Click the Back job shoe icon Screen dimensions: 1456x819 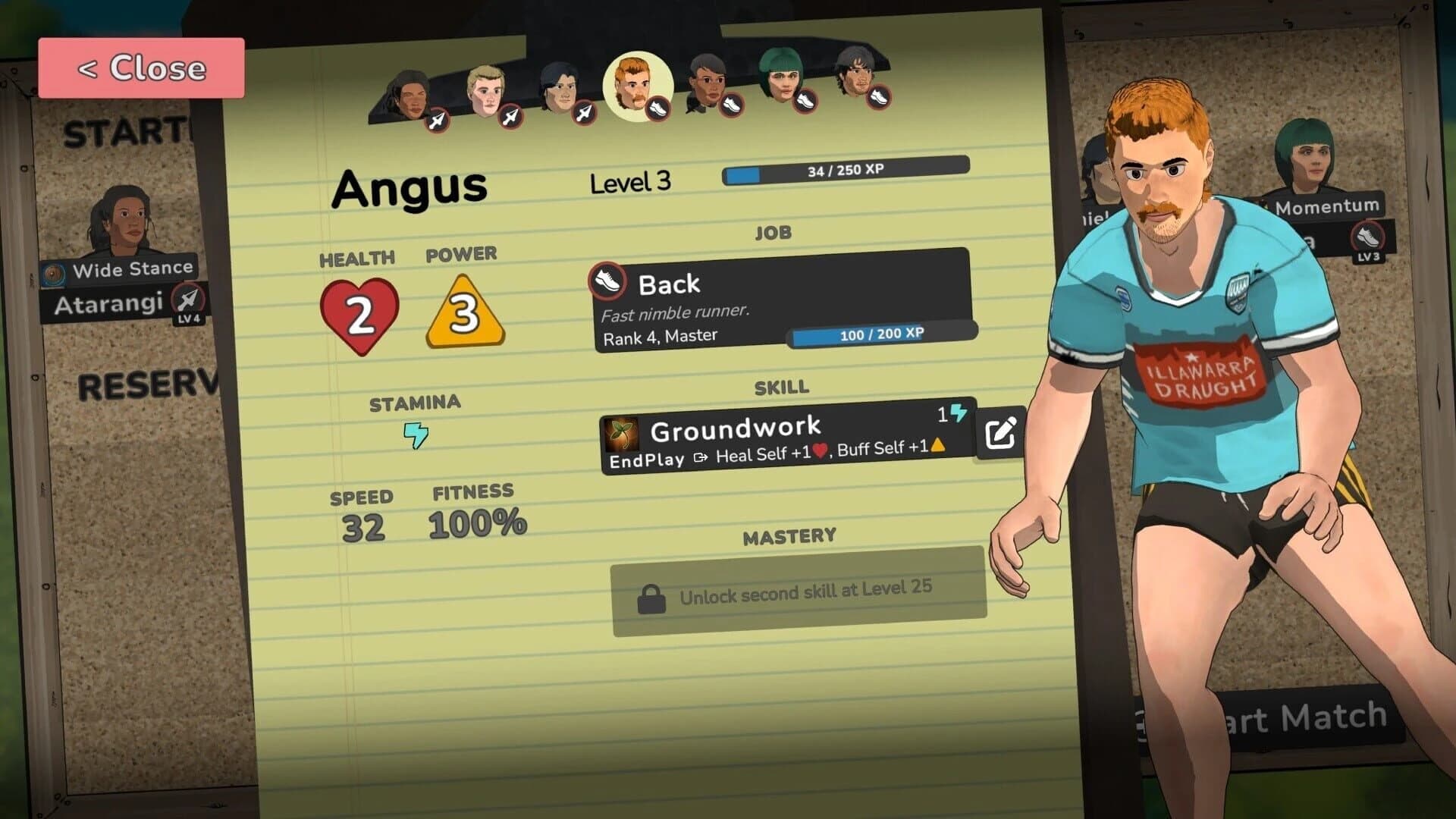point(607,280)
